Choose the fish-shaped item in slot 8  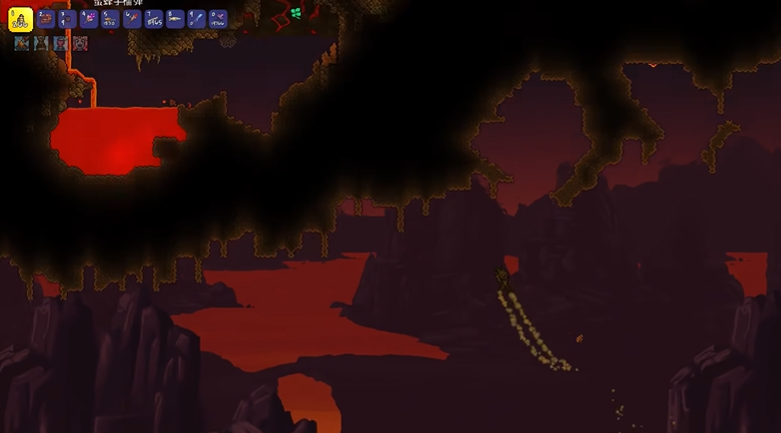175,19
